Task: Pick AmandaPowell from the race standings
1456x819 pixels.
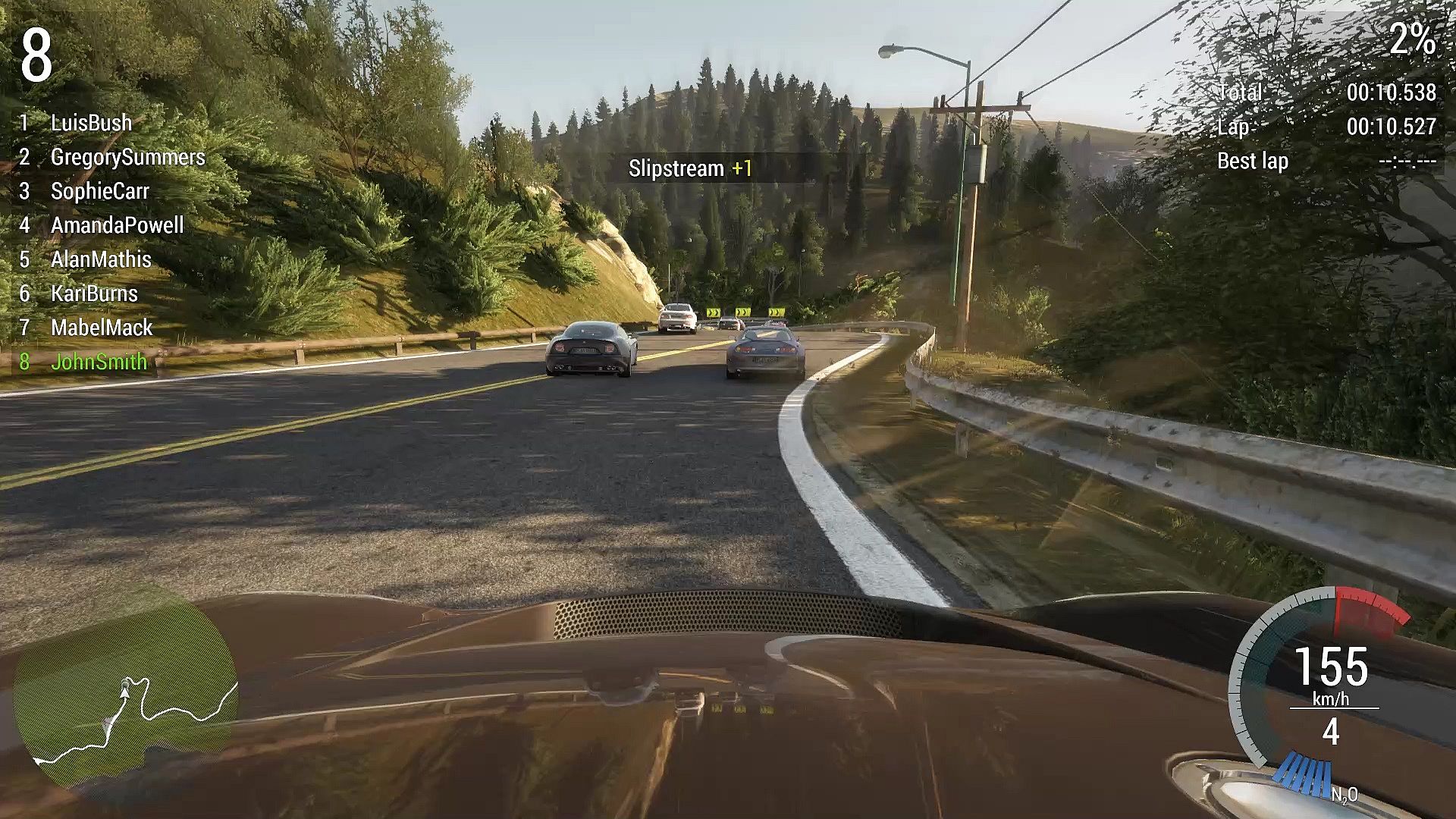Action: click(117, 225)
